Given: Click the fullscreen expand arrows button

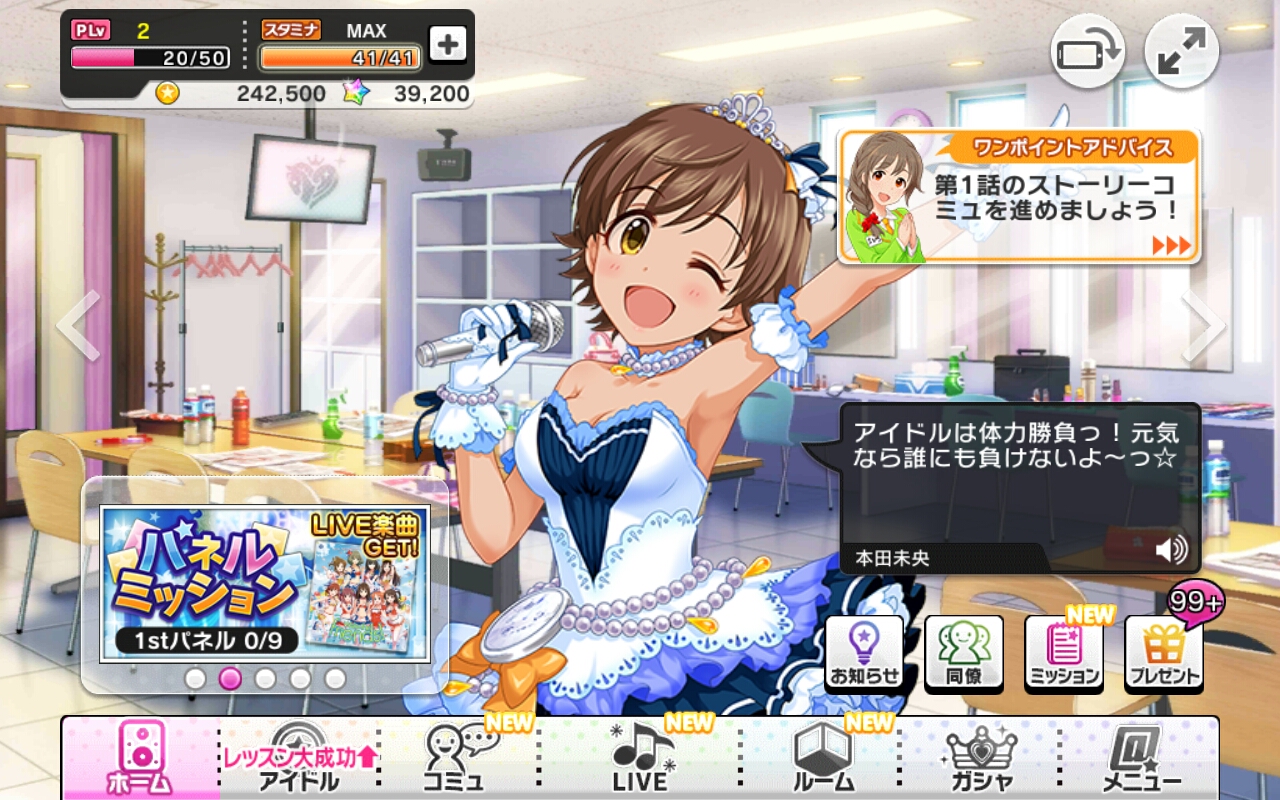Looking at the screenshot, I should pos(1181,51).
